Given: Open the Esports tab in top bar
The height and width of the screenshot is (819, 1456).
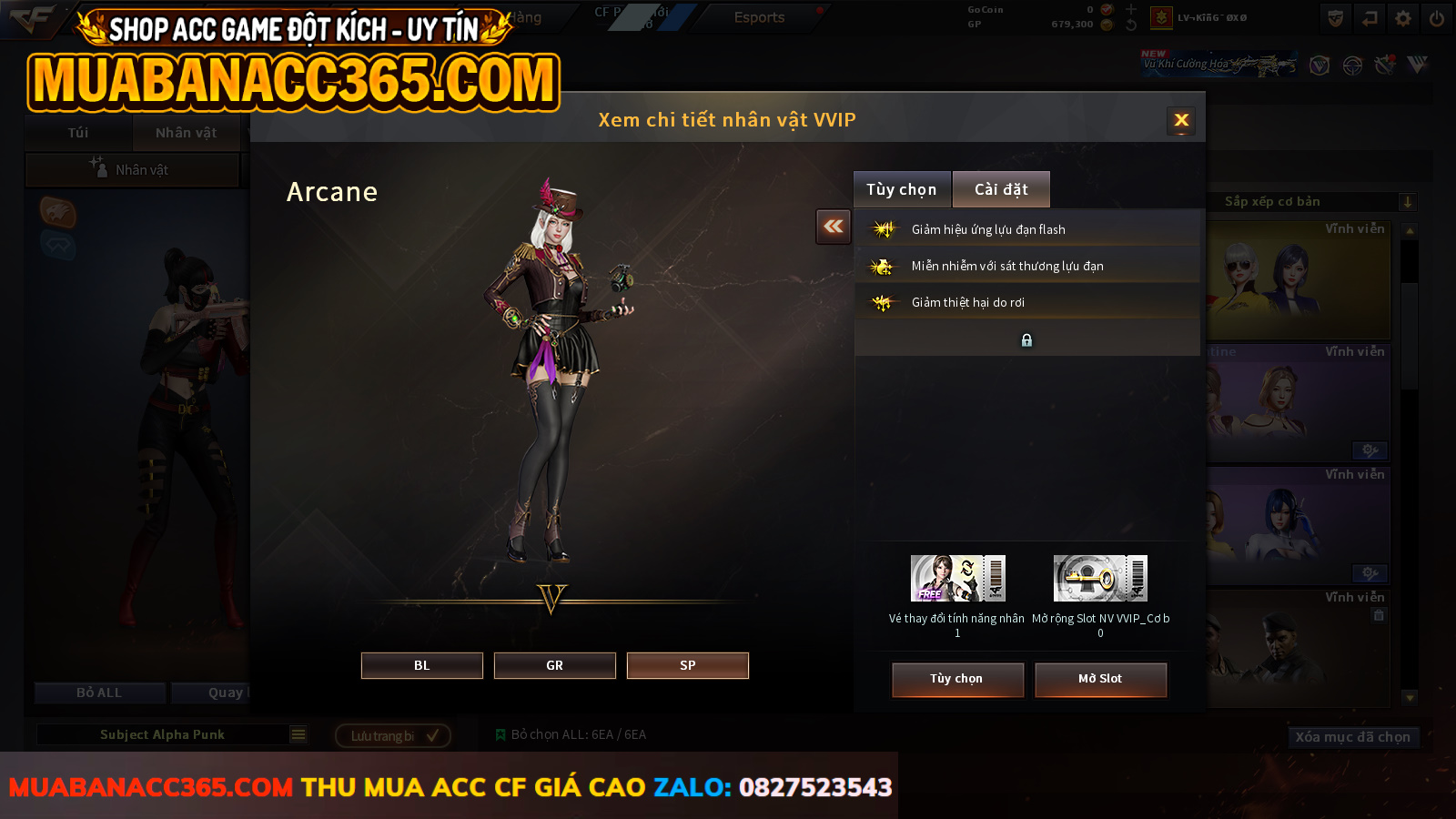Looking at the screenshot, I should 759,17.
